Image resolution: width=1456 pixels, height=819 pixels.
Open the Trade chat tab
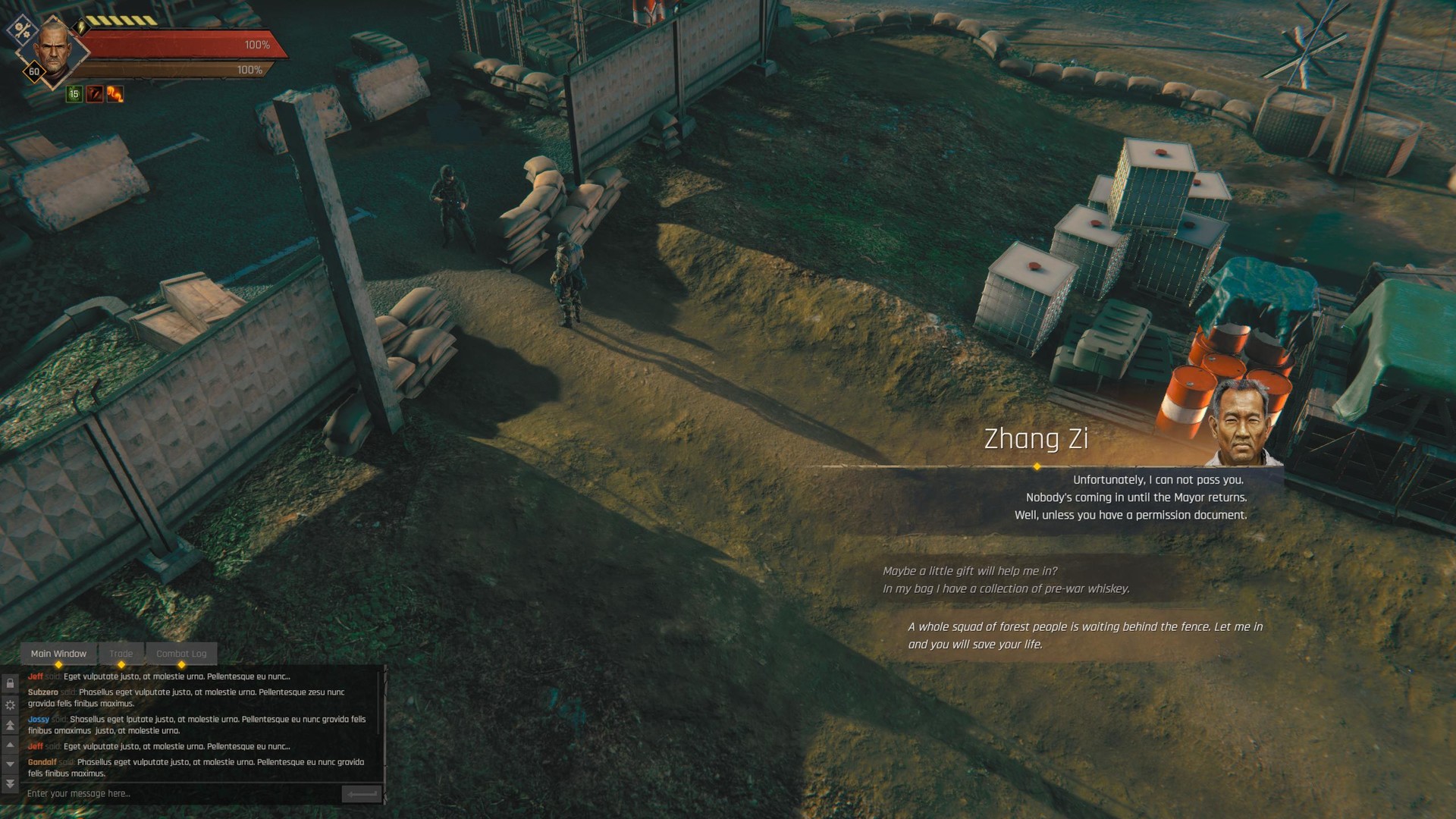pyautogui.click(x=121, y=654)
